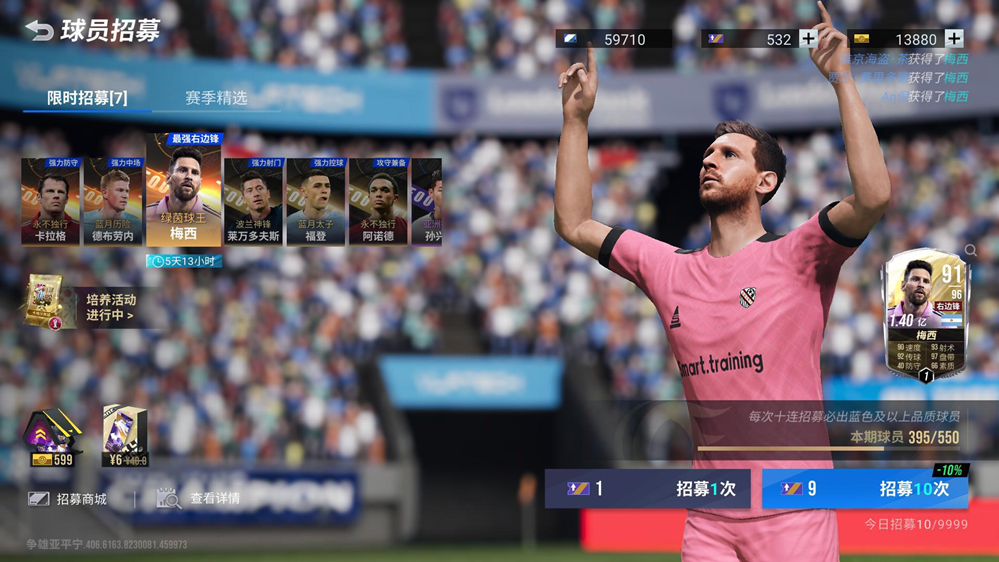
Task: Select the 卡拉格 player card
Action: tap(50, 201)
